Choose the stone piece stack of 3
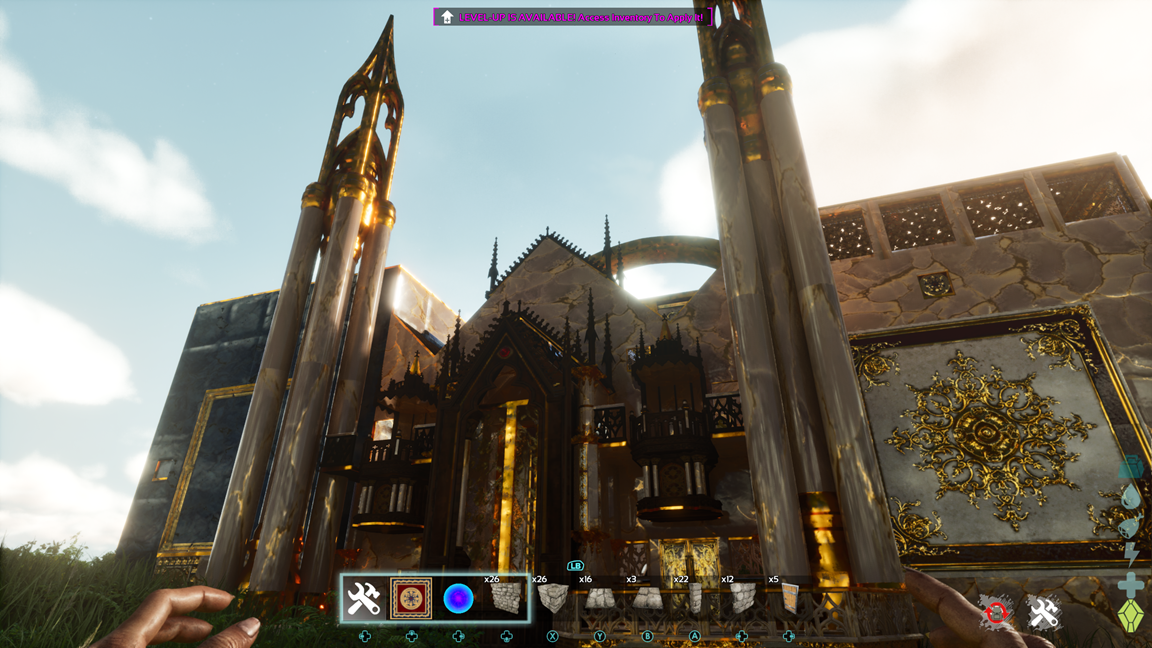This screenshot has height=648, width=1152. click(x=646, y=598)
